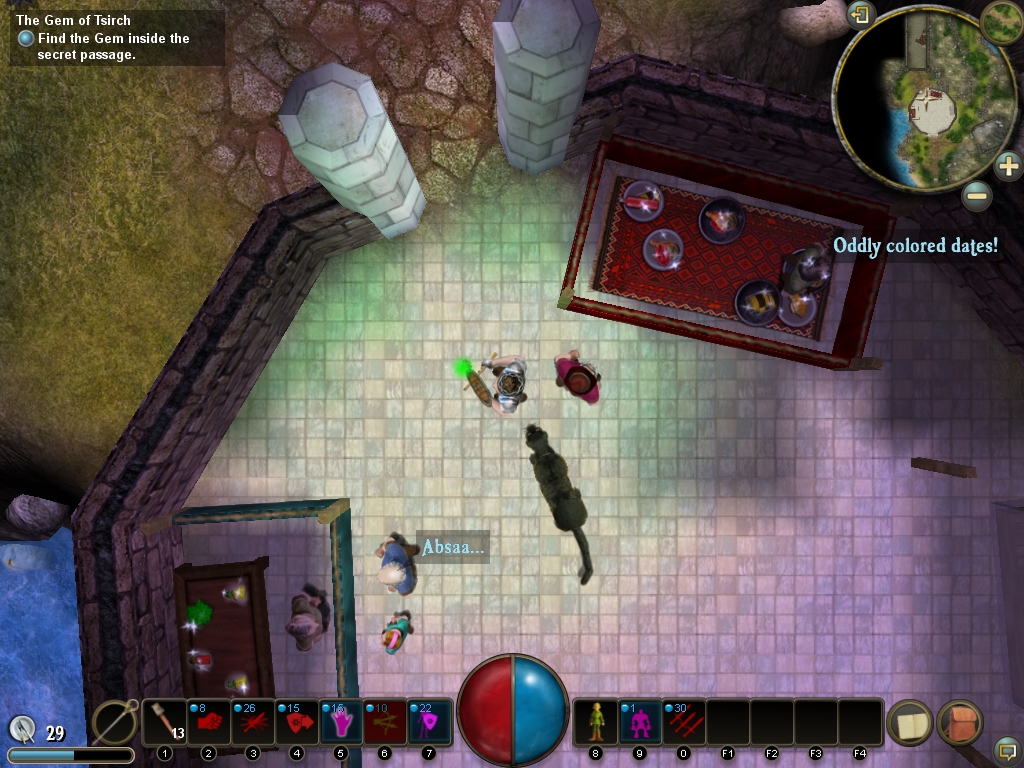Activate the magenta figure ability in slot 9

point(640,722)
